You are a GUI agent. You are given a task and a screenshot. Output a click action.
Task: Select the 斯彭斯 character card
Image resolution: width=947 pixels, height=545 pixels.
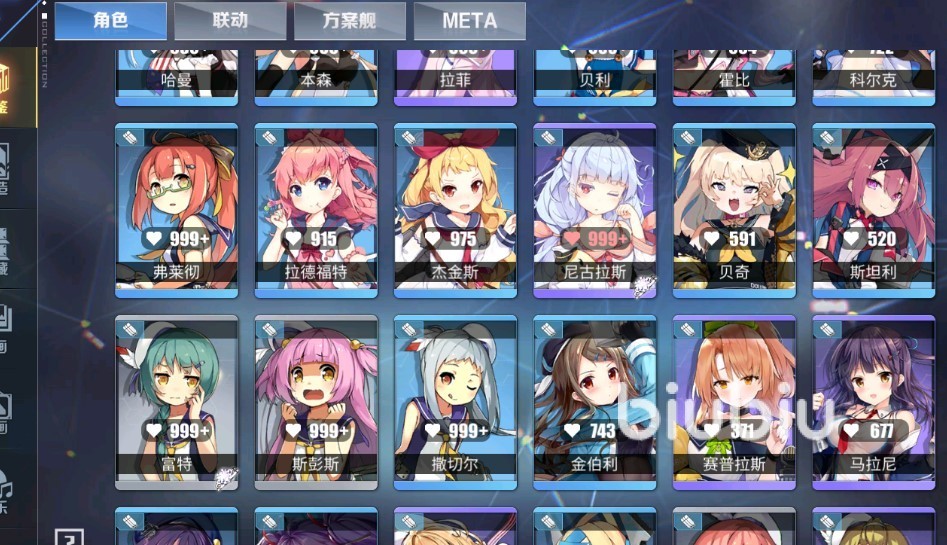point(316,400)
